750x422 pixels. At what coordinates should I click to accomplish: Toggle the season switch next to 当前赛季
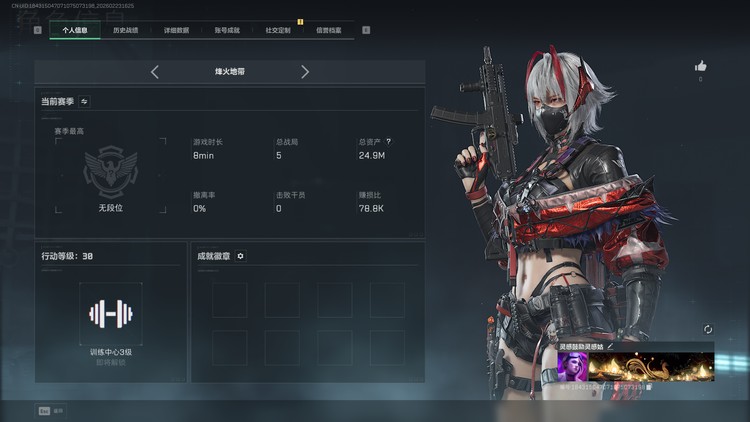coord(84,101)
